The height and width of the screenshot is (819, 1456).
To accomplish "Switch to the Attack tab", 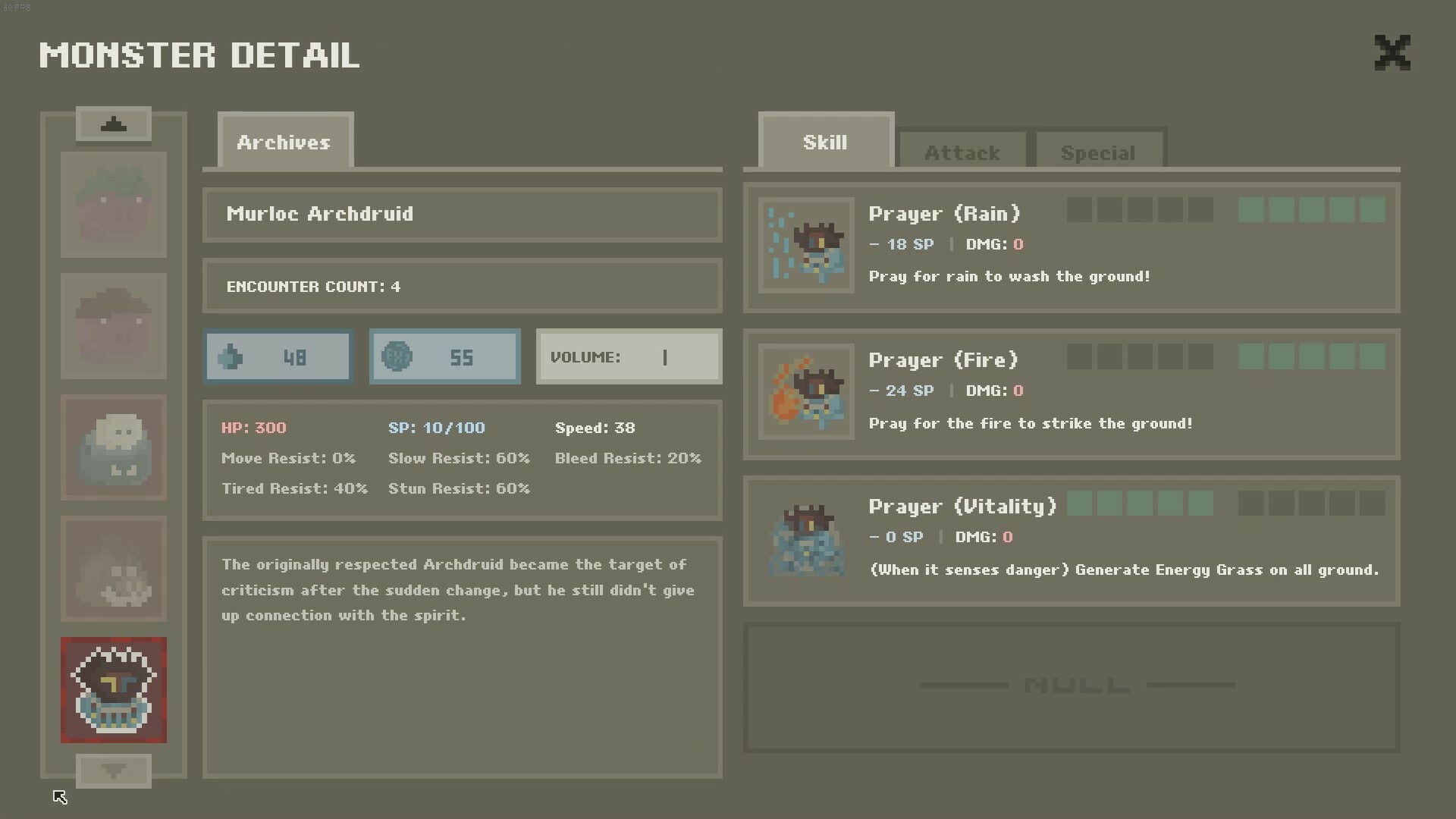I will tap(962, 152).
